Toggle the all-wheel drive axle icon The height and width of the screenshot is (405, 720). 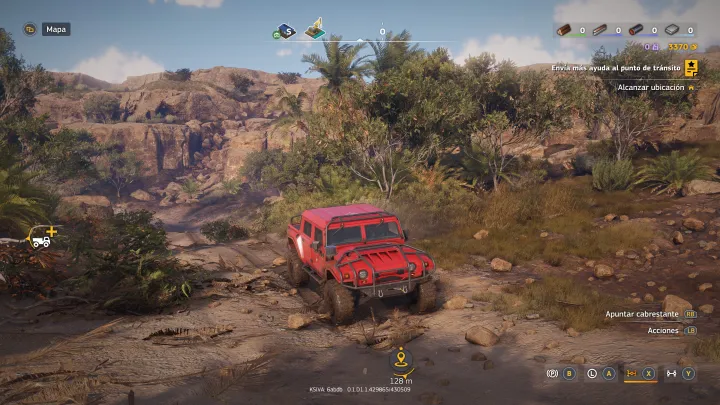(x=671, y=373)
